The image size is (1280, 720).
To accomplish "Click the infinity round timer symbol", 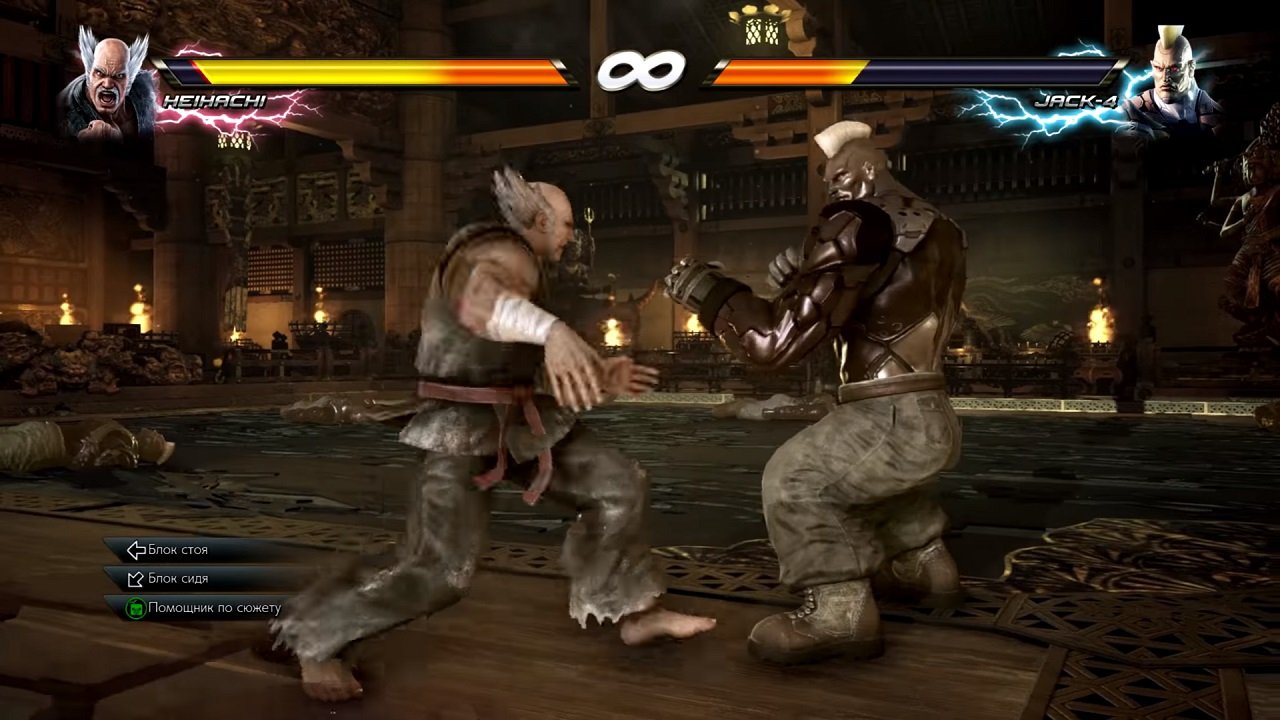I will (x=640, y=70).
